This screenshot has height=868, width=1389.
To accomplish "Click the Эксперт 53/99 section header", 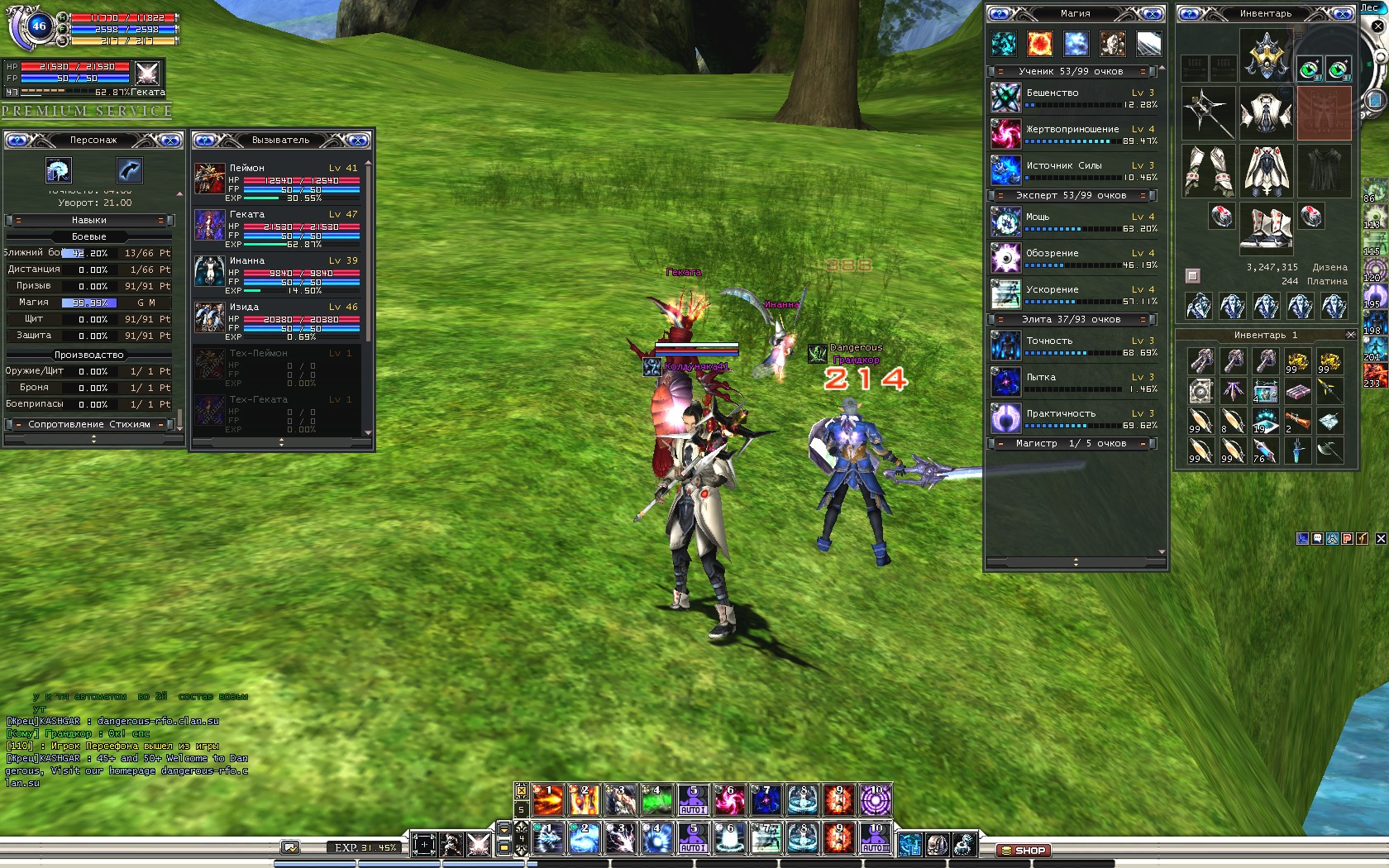I will coord(1071,196).
